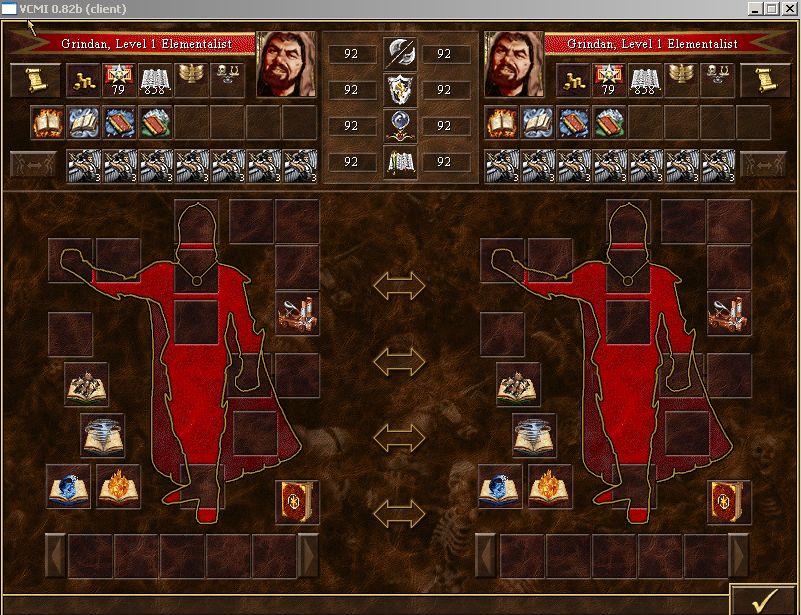Select the left hero's red spellbook
The width and height of the screenshot is (801, 615).
click(297, 500)
